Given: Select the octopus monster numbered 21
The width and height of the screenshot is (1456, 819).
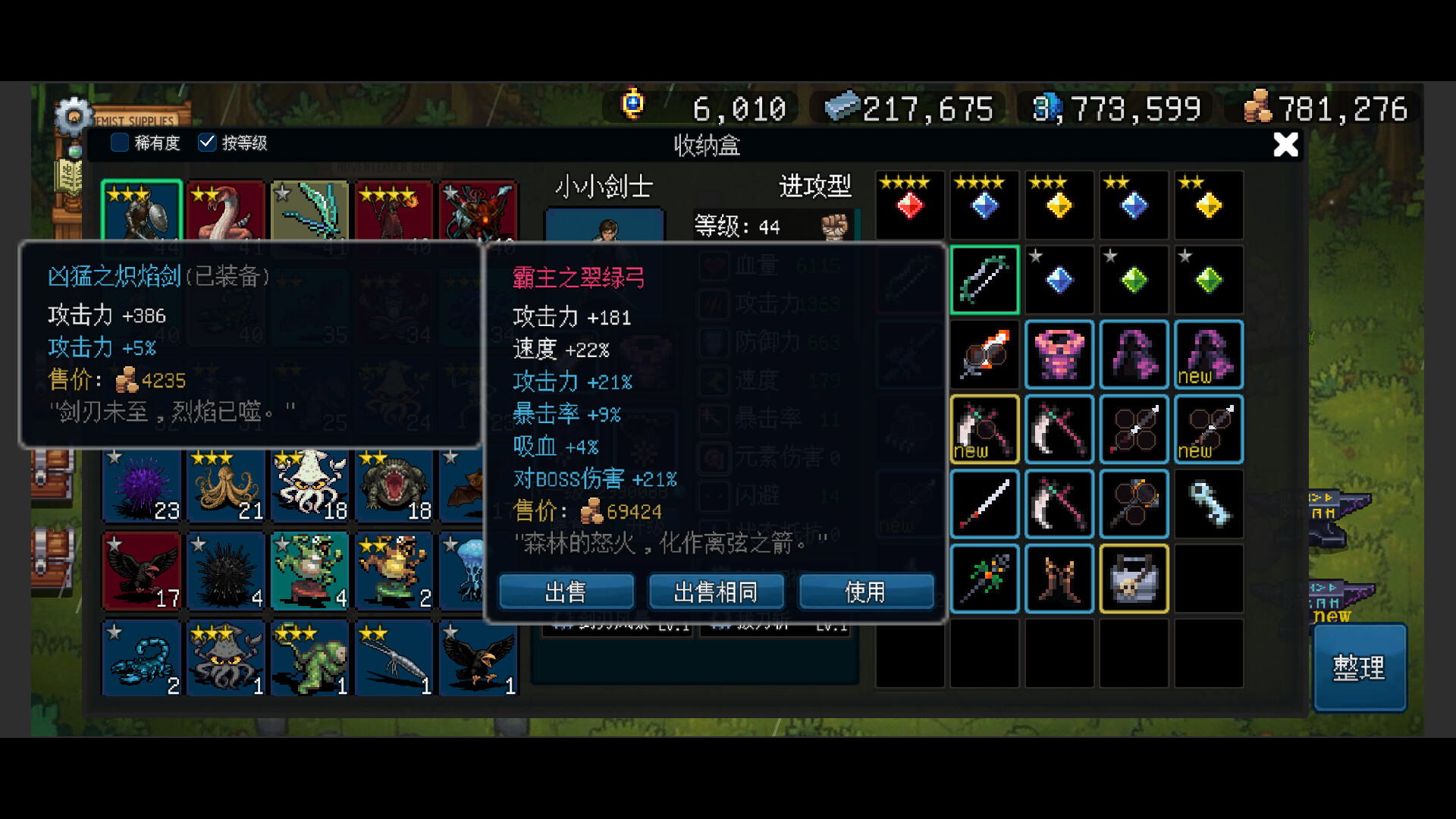Looking at the screenshot, I should [226, 485].
